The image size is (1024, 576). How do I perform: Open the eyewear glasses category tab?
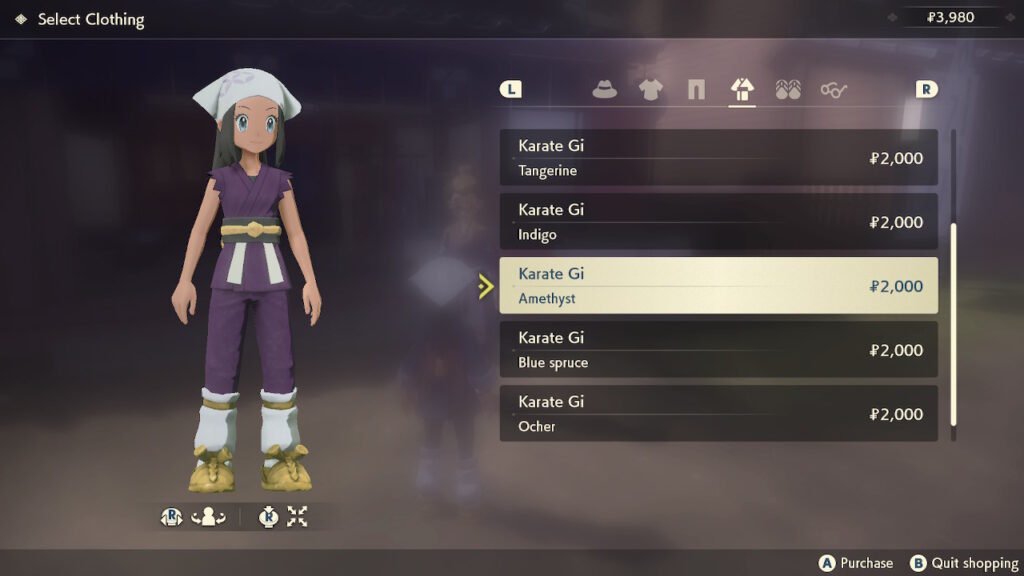(834, 90)
